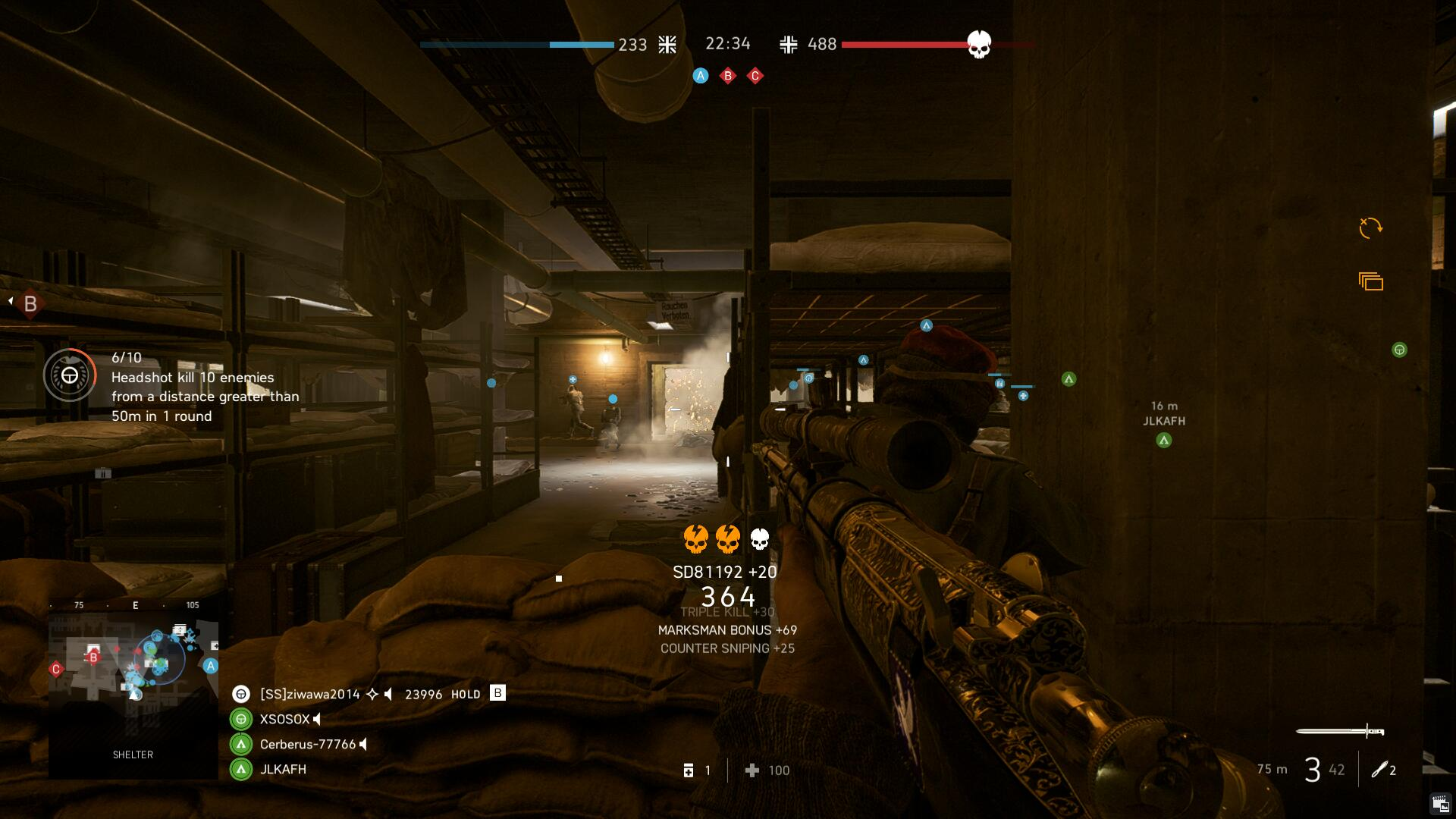1456x819 pixels.
Task: Pick the JLKAFH row in the squad list
Action: coord(283,769)
